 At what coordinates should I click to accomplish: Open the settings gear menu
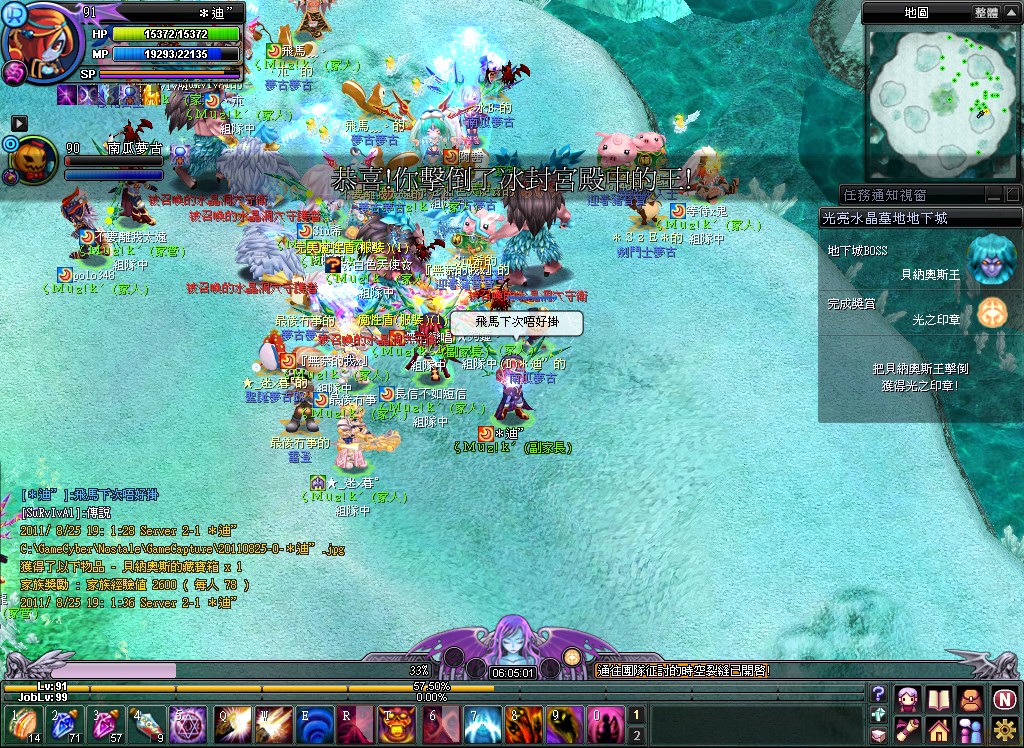pyautogui.click(x=1004, y=729)
